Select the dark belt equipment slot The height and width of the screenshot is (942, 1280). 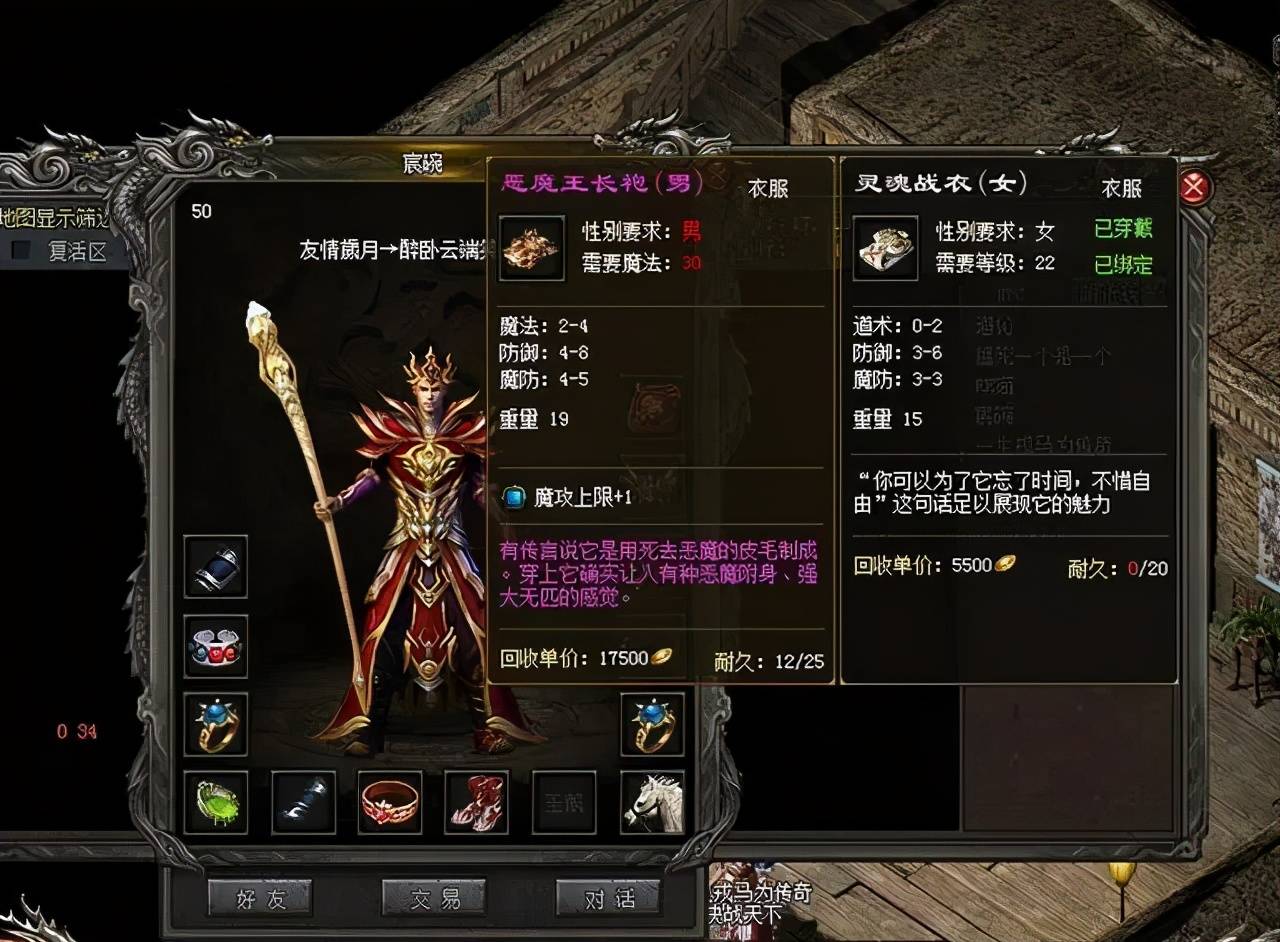pos(303,802)
